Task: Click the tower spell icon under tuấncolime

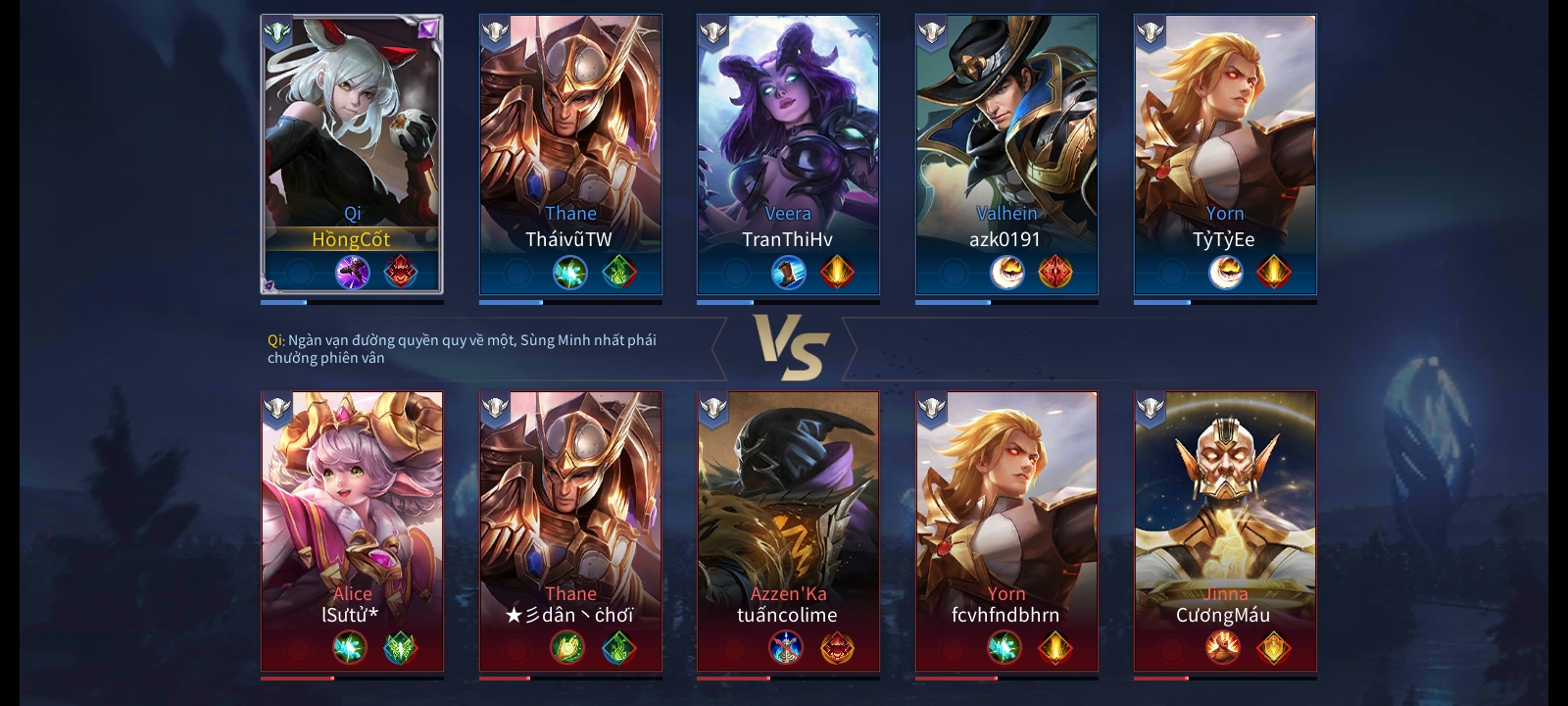Action: [x=786, y=647]
